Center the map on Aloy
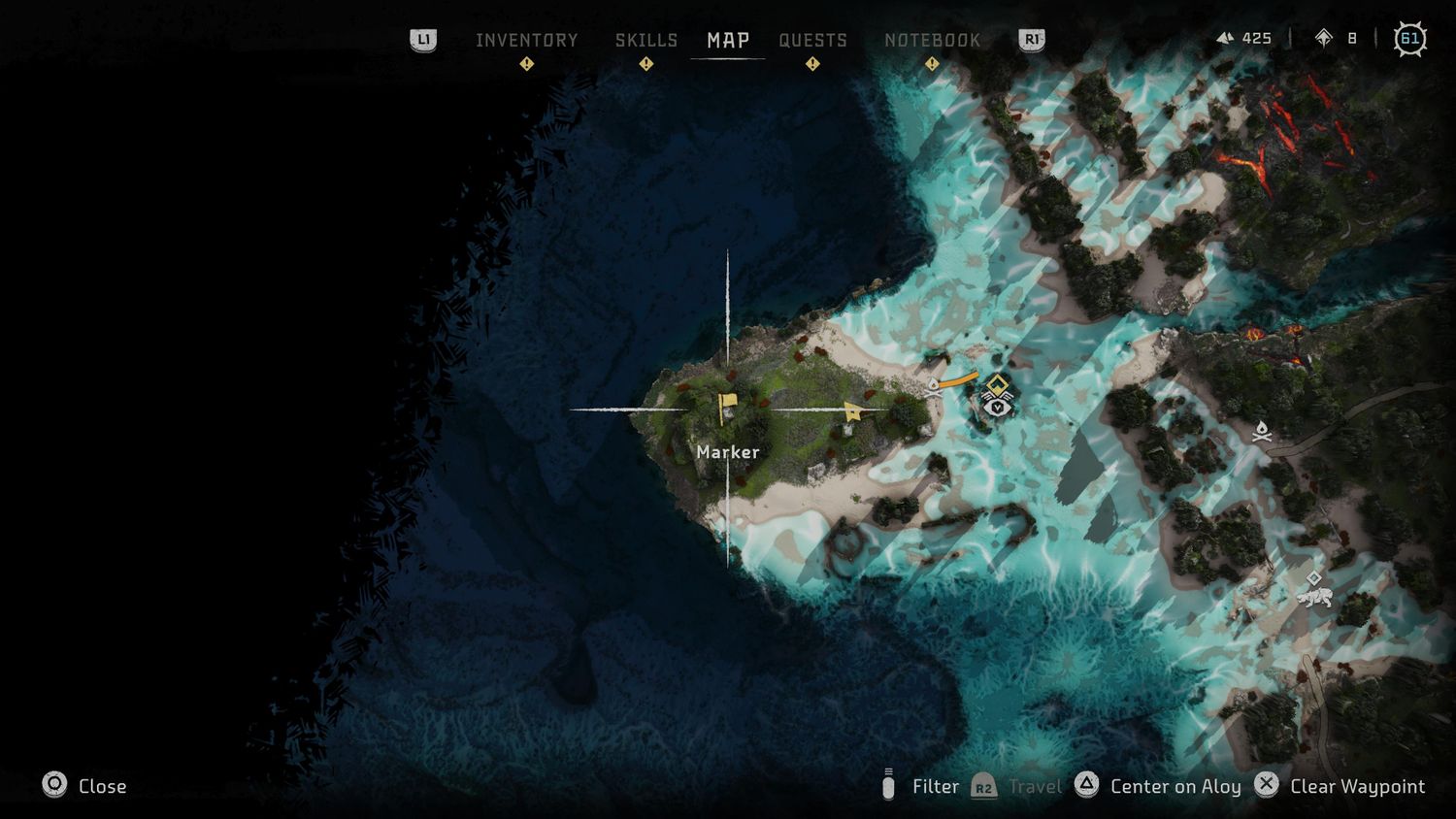The height and width of the screenshot is (819, 1456). point(1159,786)
